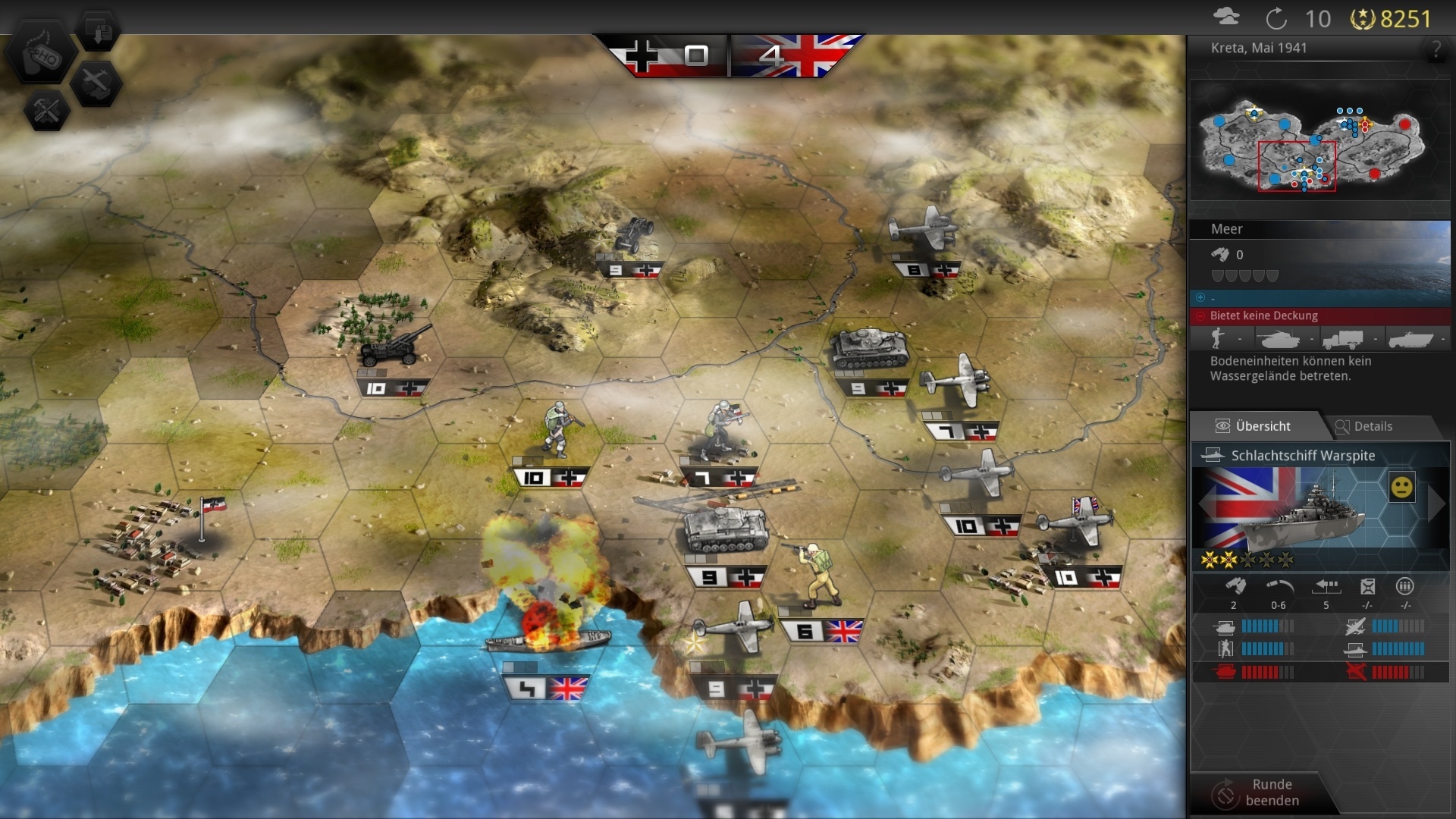The image size is (1456, 819).
Task: Click the turn counter refresh icon showing 10
Action: pos(1277,19)
